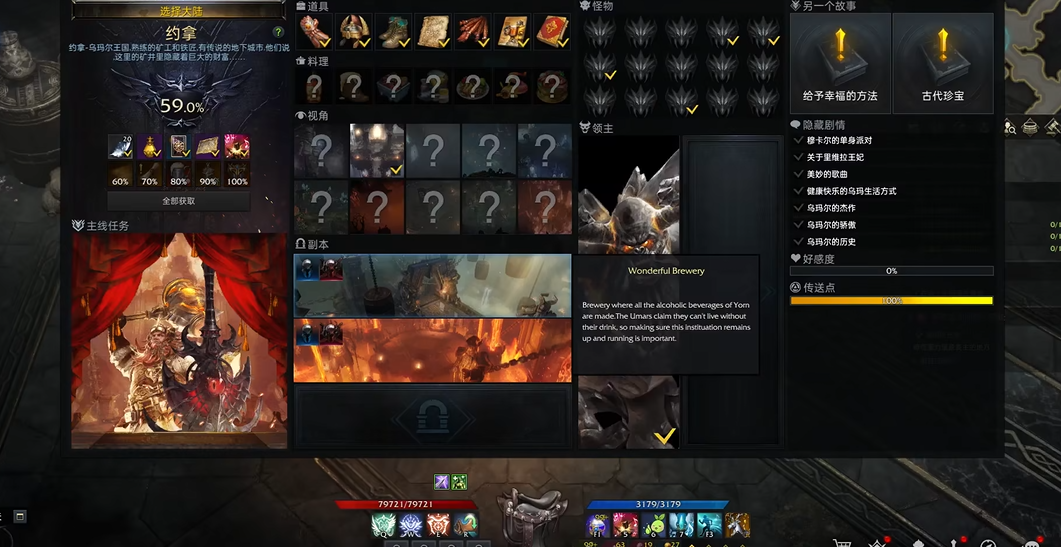1061x547 pixels.
Task: Open the 古代珍宝 story card
Action: [x=943, y=62]
